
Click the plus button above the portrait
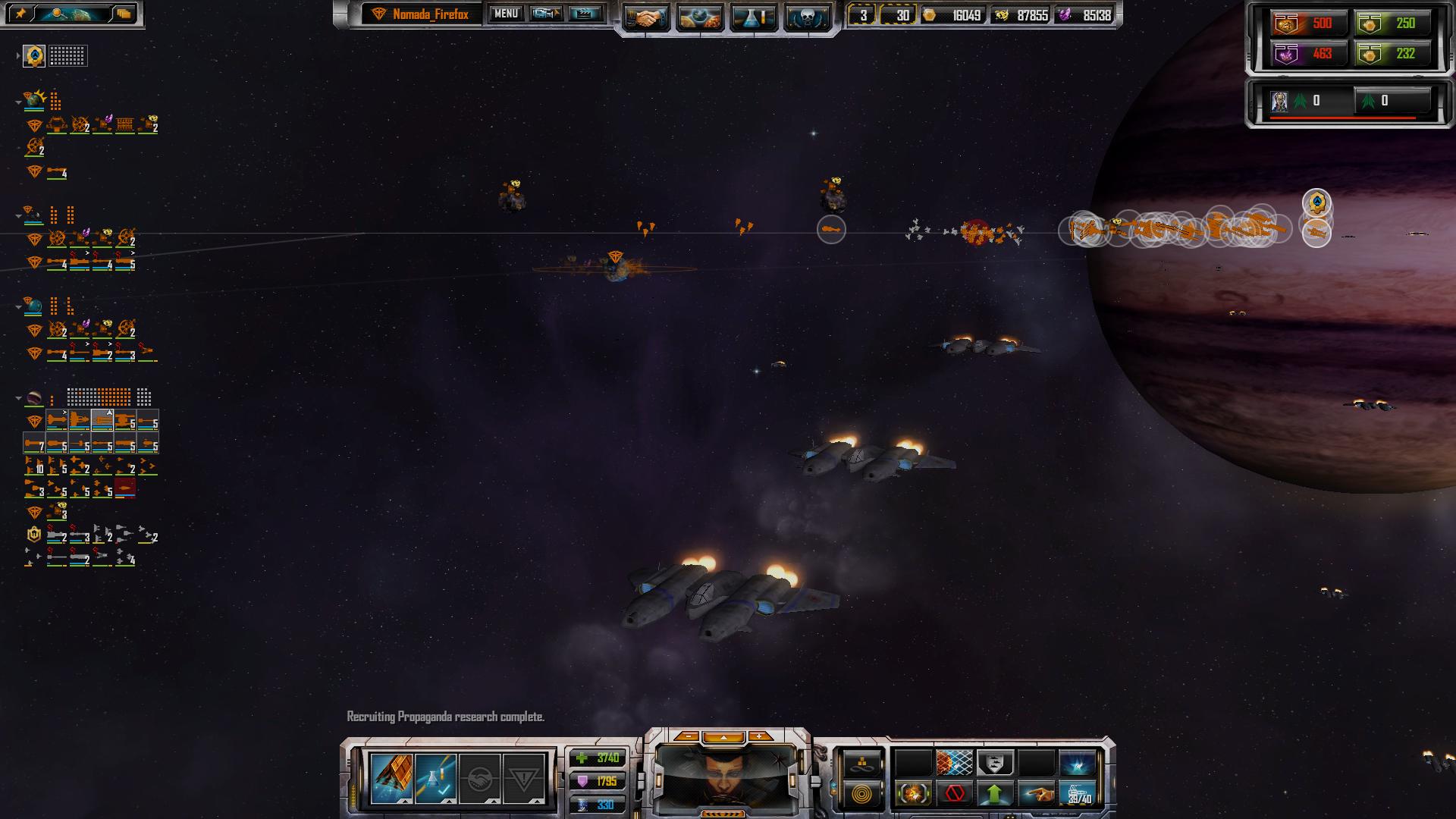point(759,736)
